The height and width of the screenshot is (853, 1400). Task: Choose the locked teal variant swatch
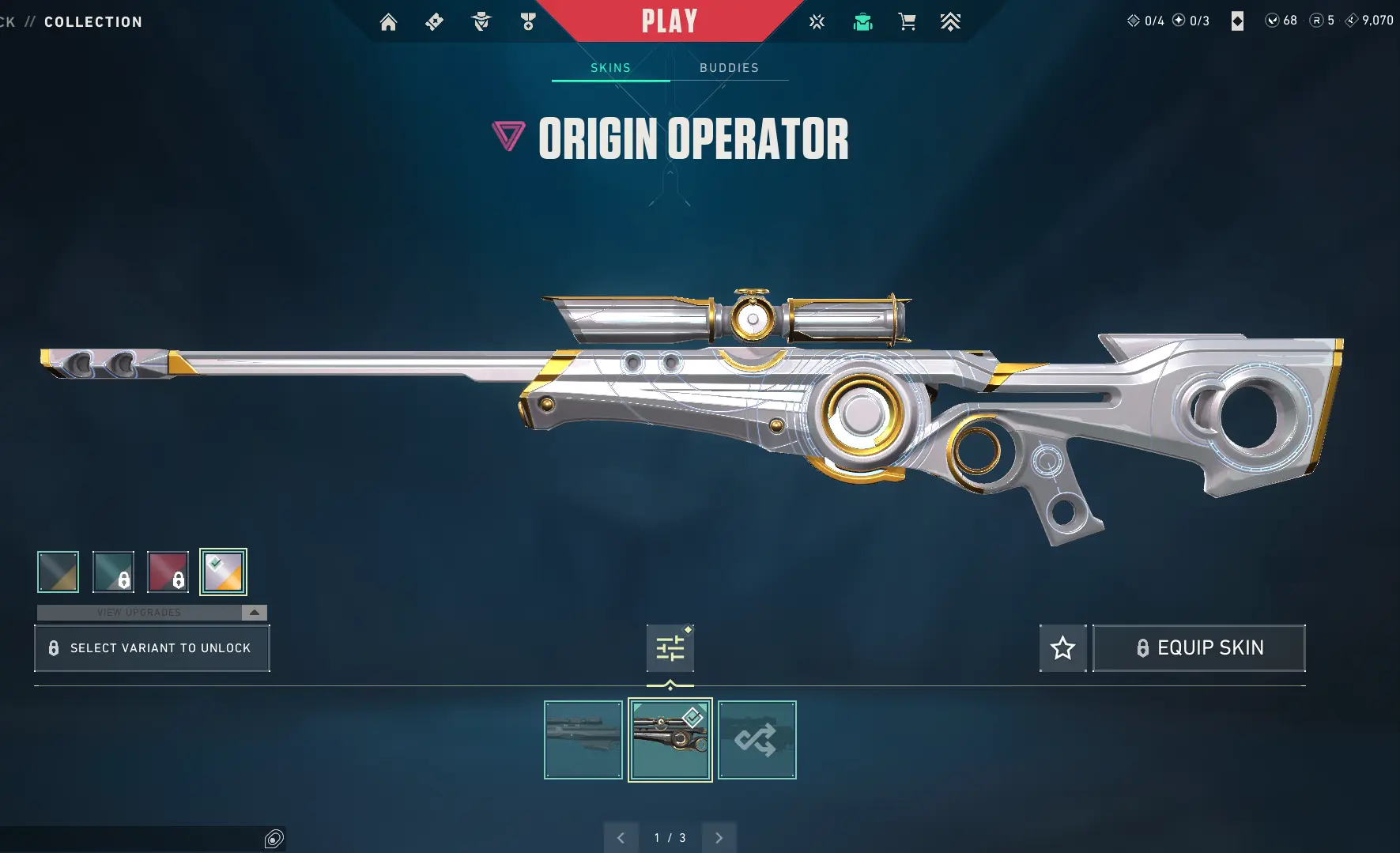[x=113, y=572]
